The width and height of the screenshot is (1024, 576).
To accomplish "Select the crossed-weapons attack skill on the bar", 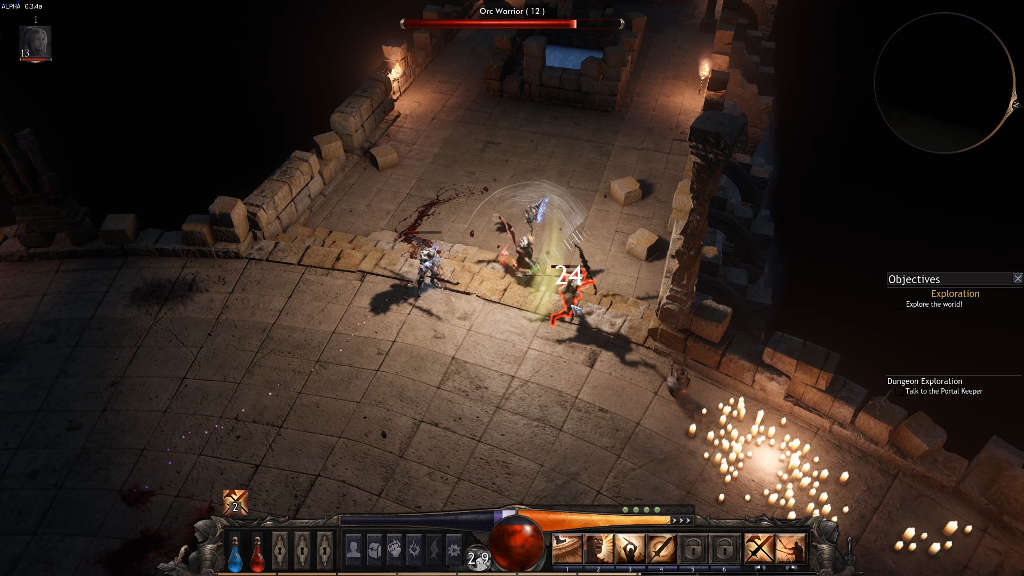I will [759, 548].
